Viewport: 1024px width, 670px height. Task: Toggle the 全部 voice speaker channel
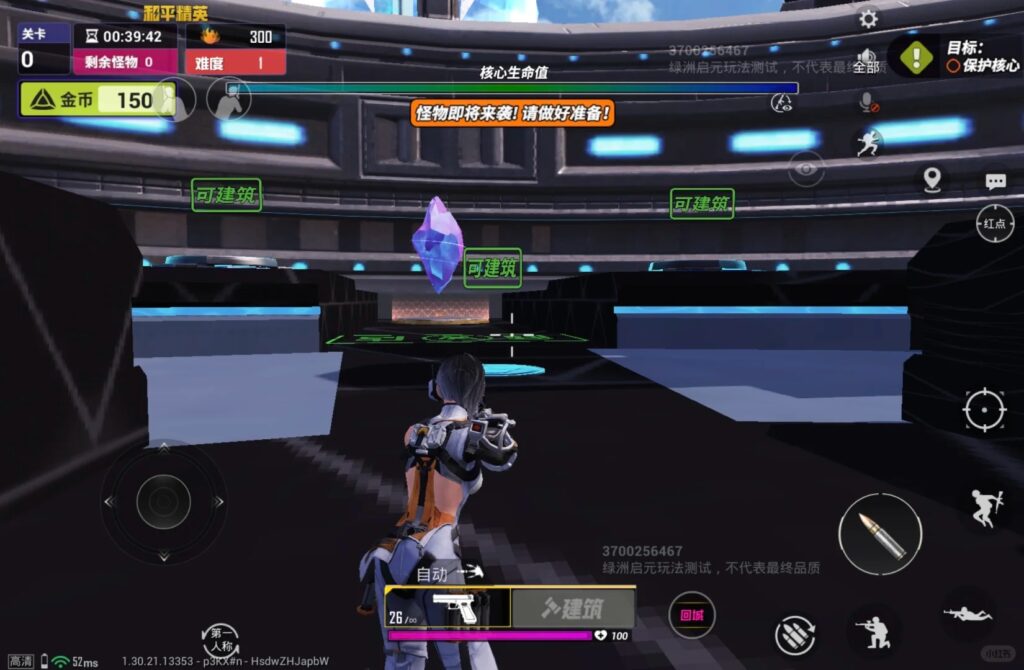point(867,62)
